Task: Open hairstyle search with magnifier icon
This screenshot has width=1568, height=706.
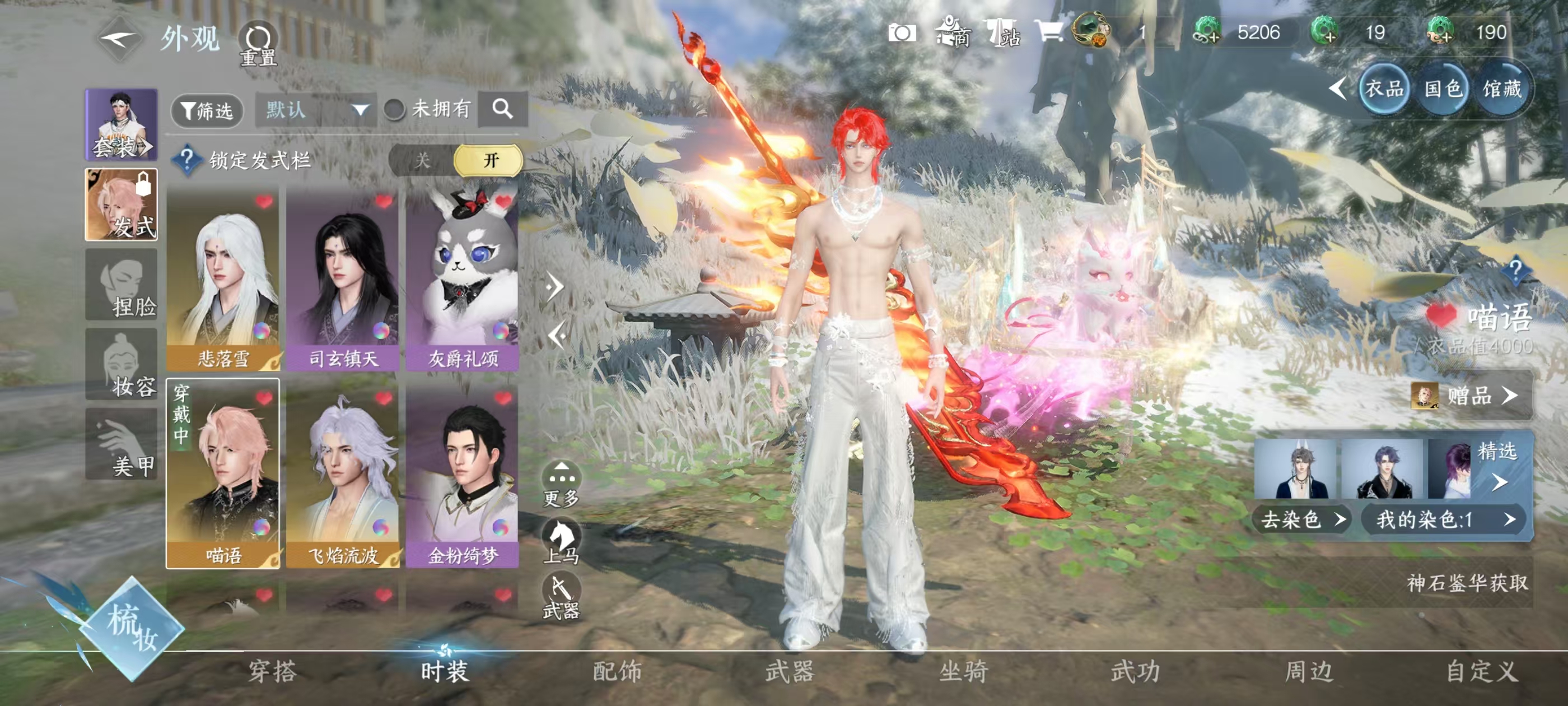Action: coord(502,110)
